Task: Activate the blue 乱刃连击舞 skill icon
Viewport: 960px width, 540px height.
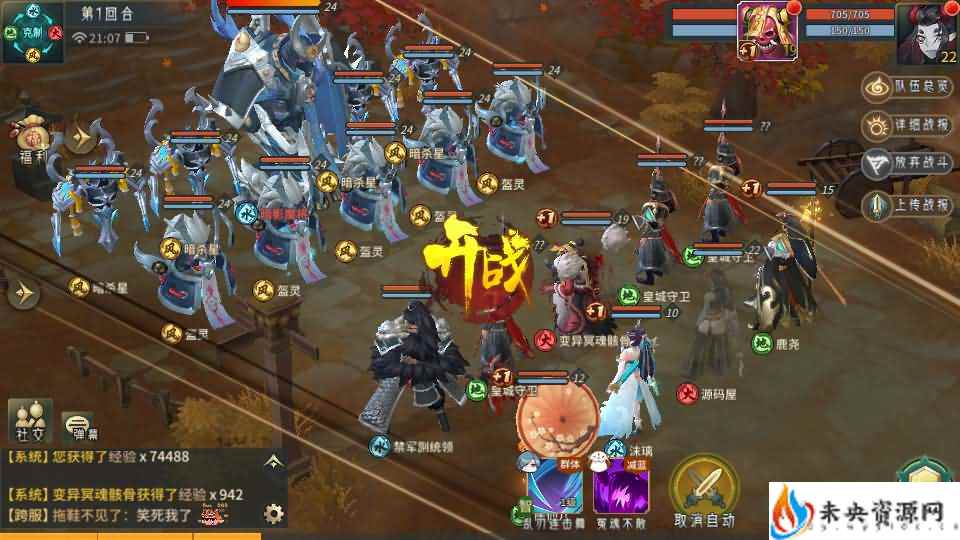Action: pos(556,492)
